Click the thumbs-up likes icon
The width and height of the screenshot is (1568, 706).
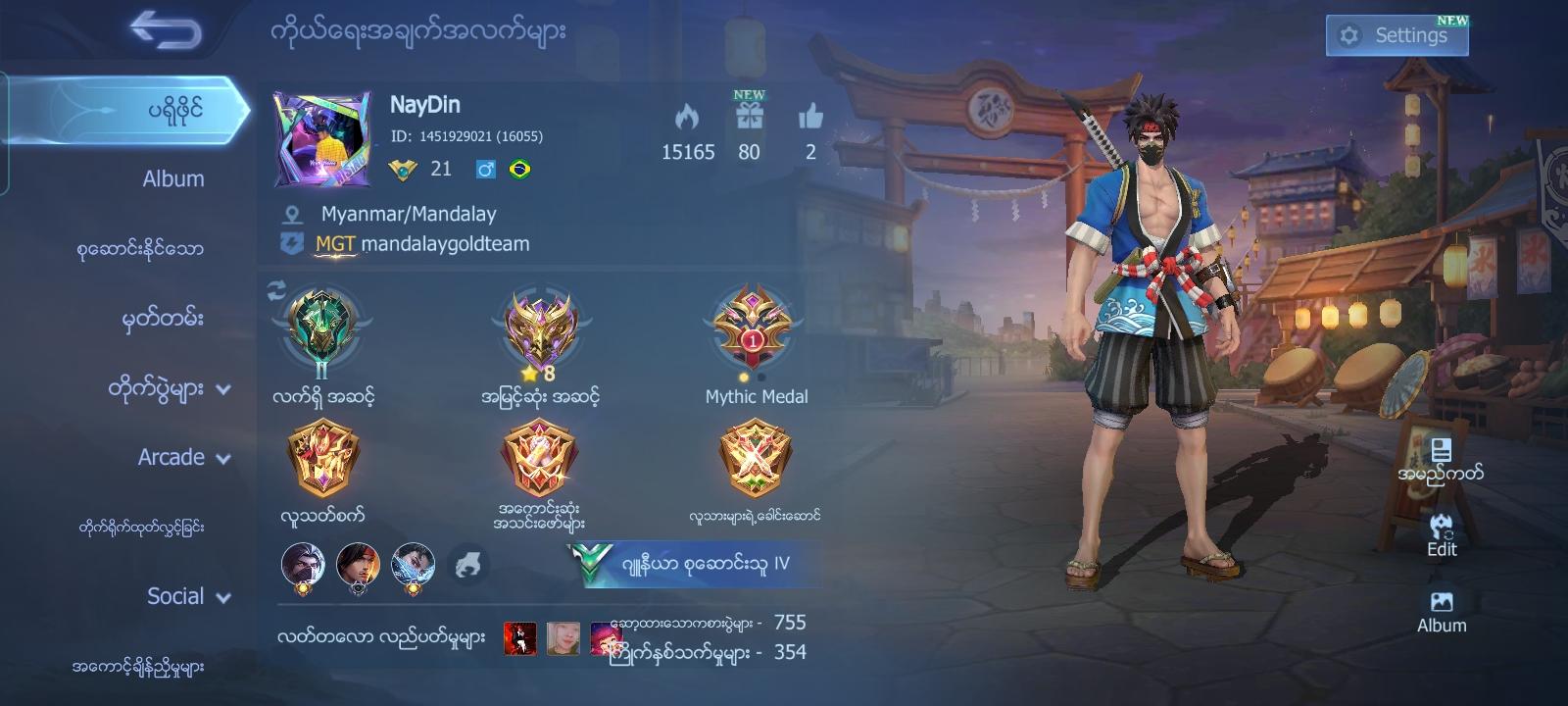[810, 120]
